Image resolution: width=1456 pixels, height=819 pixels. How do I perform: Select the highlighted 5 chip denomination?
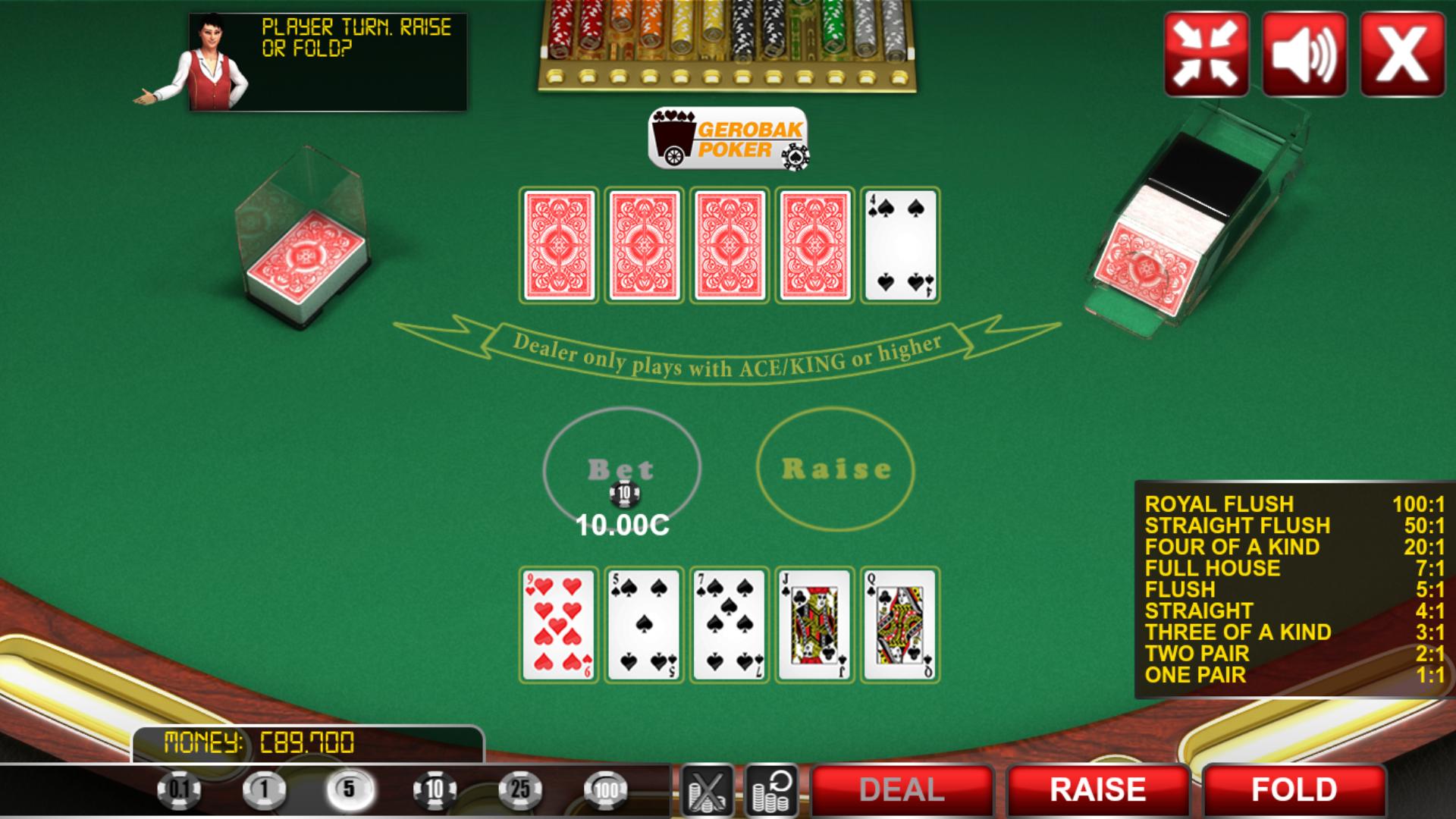[349, 789]
